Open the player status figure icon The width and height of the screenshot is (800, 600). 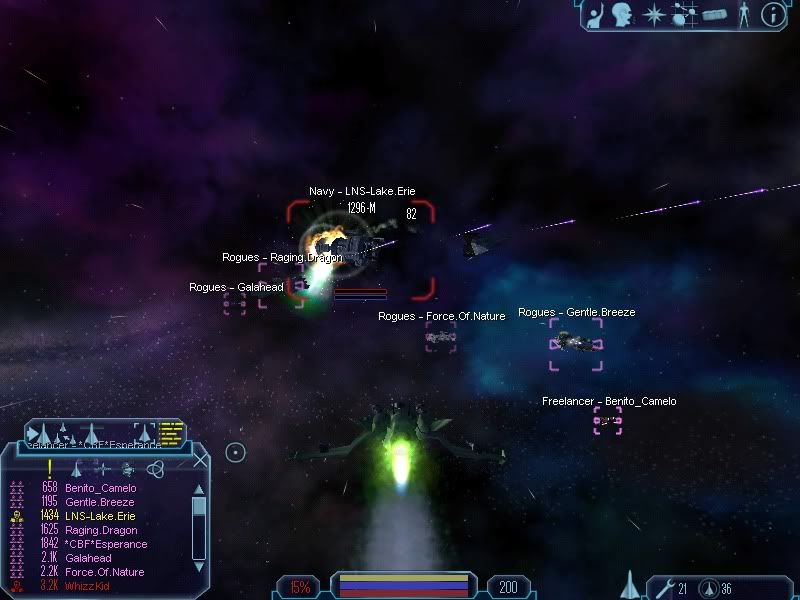[743, 14]
